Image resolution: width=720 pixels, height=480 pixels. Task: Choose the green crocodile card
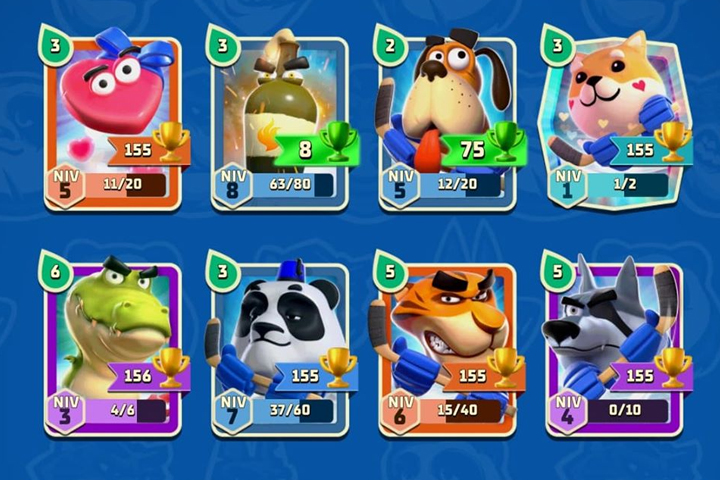[112, 347]
